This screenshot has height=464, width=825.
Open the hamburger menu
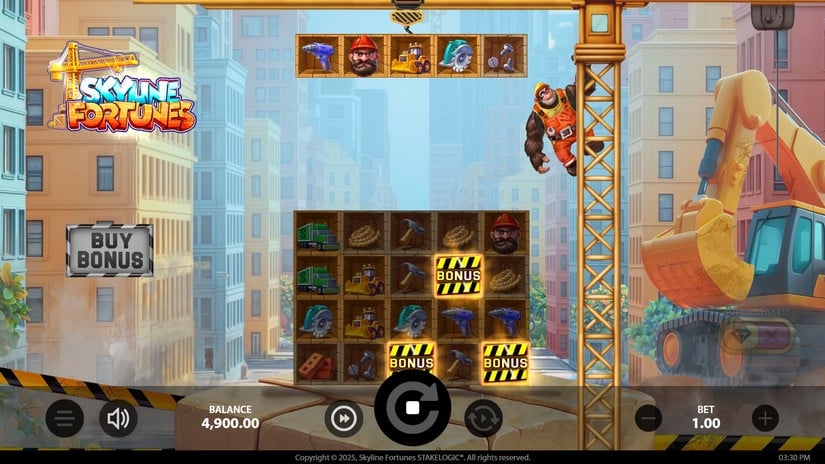coord(64,418)
